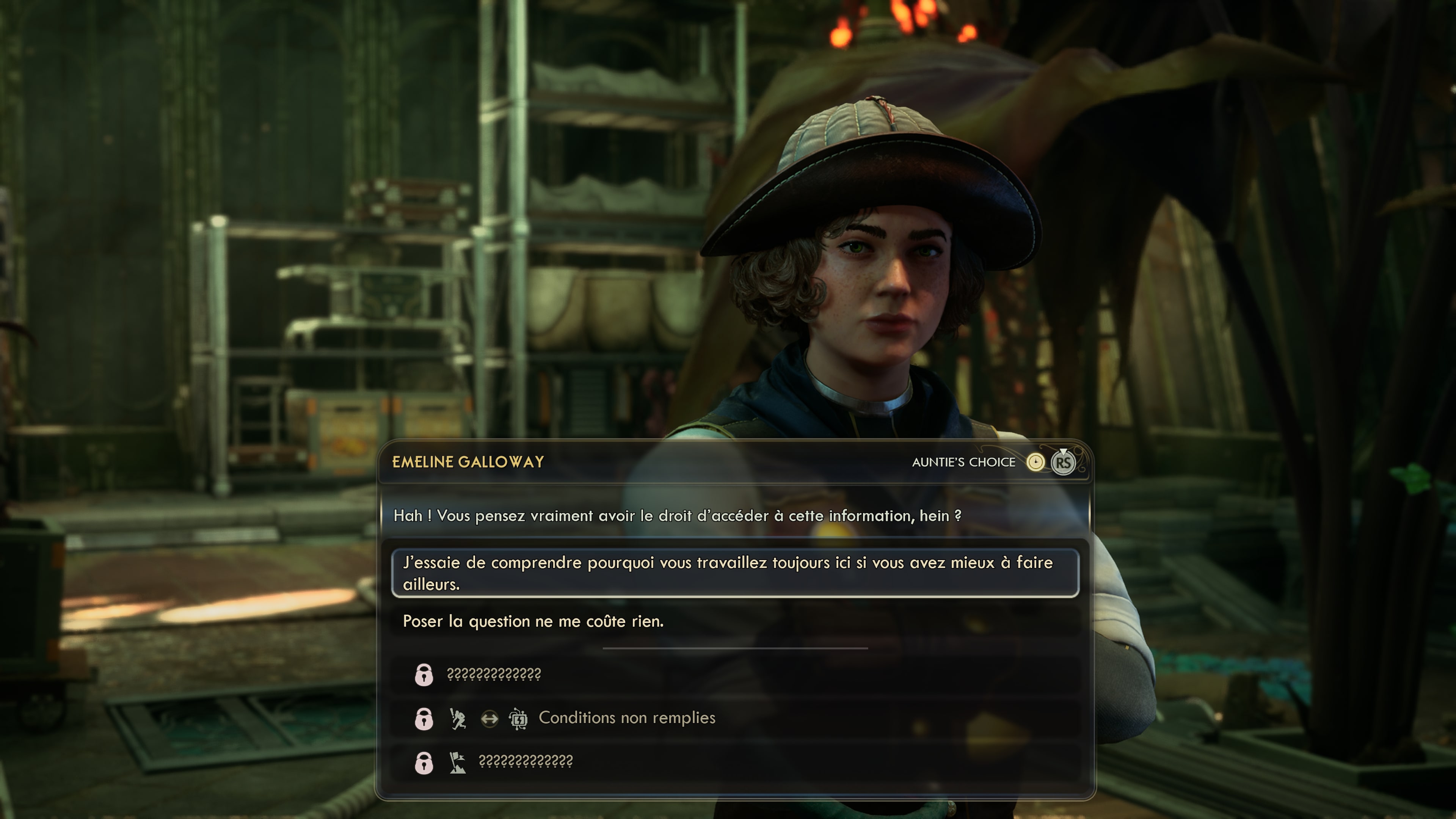The height and width of the screenshot is (819, 1456).
Task: Select the locked reply with the flag icon
Action: [x=525, y=761]
